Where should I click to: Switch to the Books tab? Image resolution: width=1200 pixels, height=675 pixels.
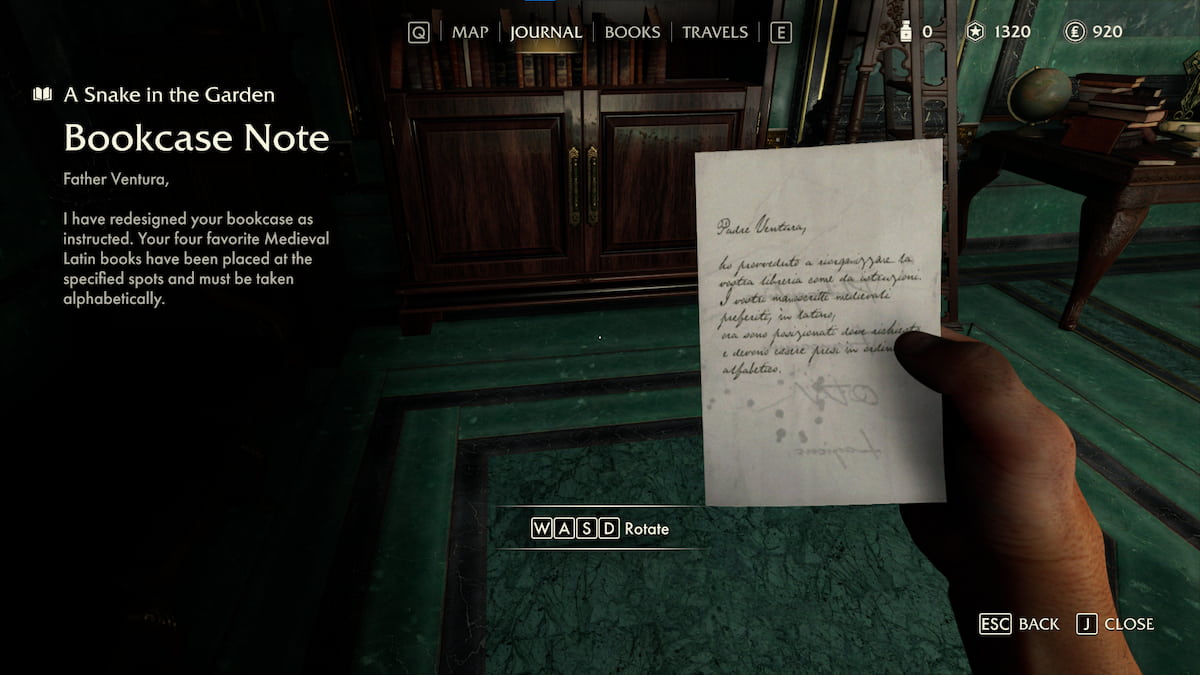pyautogui.click(x=632, y=32)
